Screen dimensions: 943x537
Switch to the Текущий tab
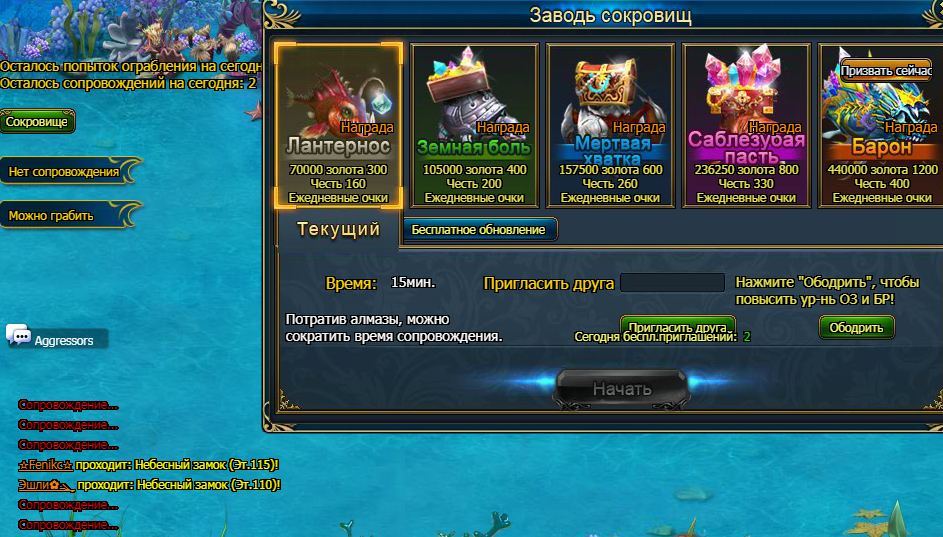coord(339,230)
